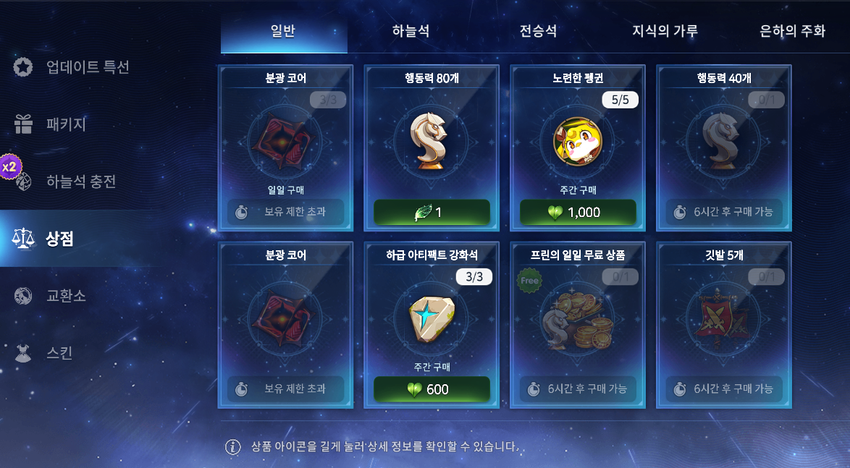Open the 패키지 menu
This screenshot has height=468, width=850.
(x=65, y=125)
